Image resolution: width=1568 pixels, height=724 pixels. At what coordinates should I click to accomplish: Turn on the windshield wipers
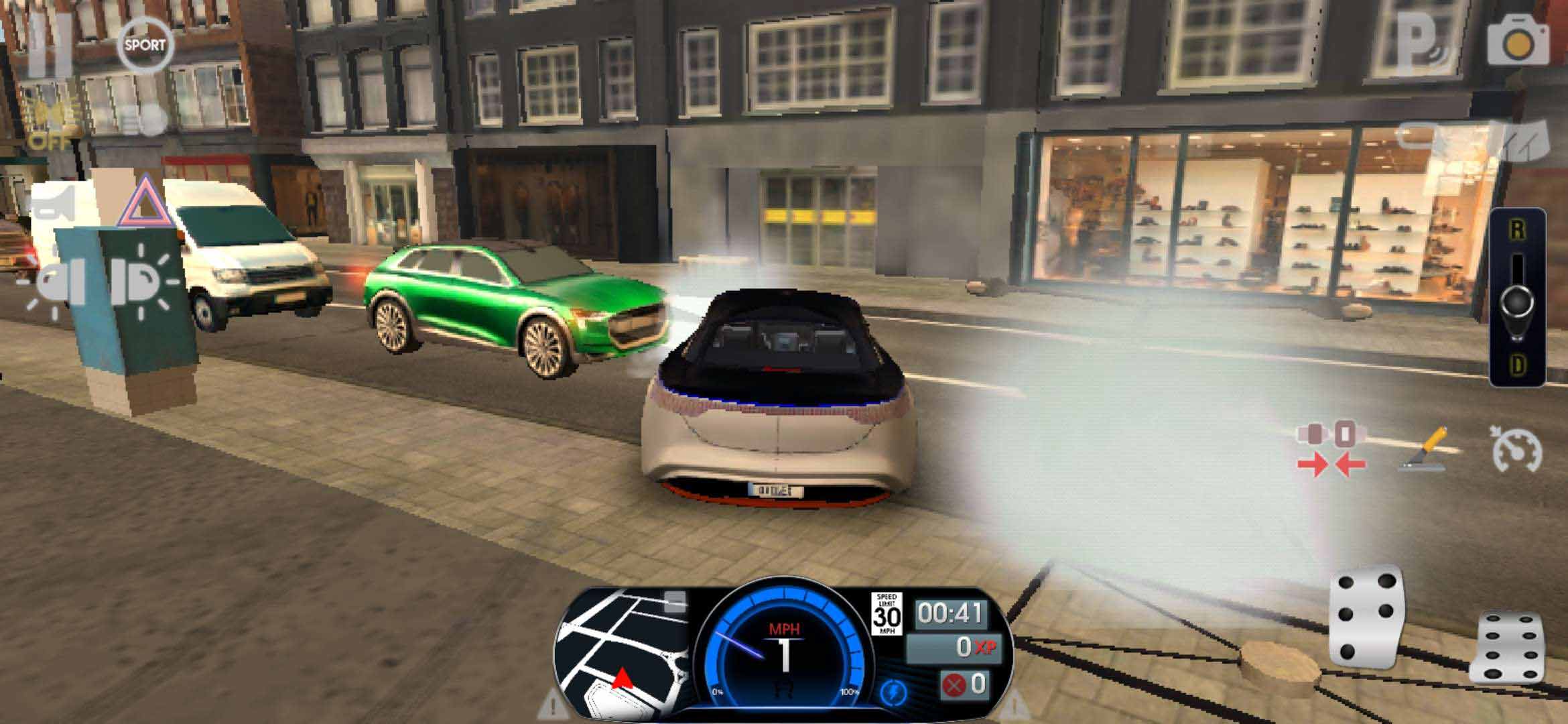click(x=1524, y=142)
